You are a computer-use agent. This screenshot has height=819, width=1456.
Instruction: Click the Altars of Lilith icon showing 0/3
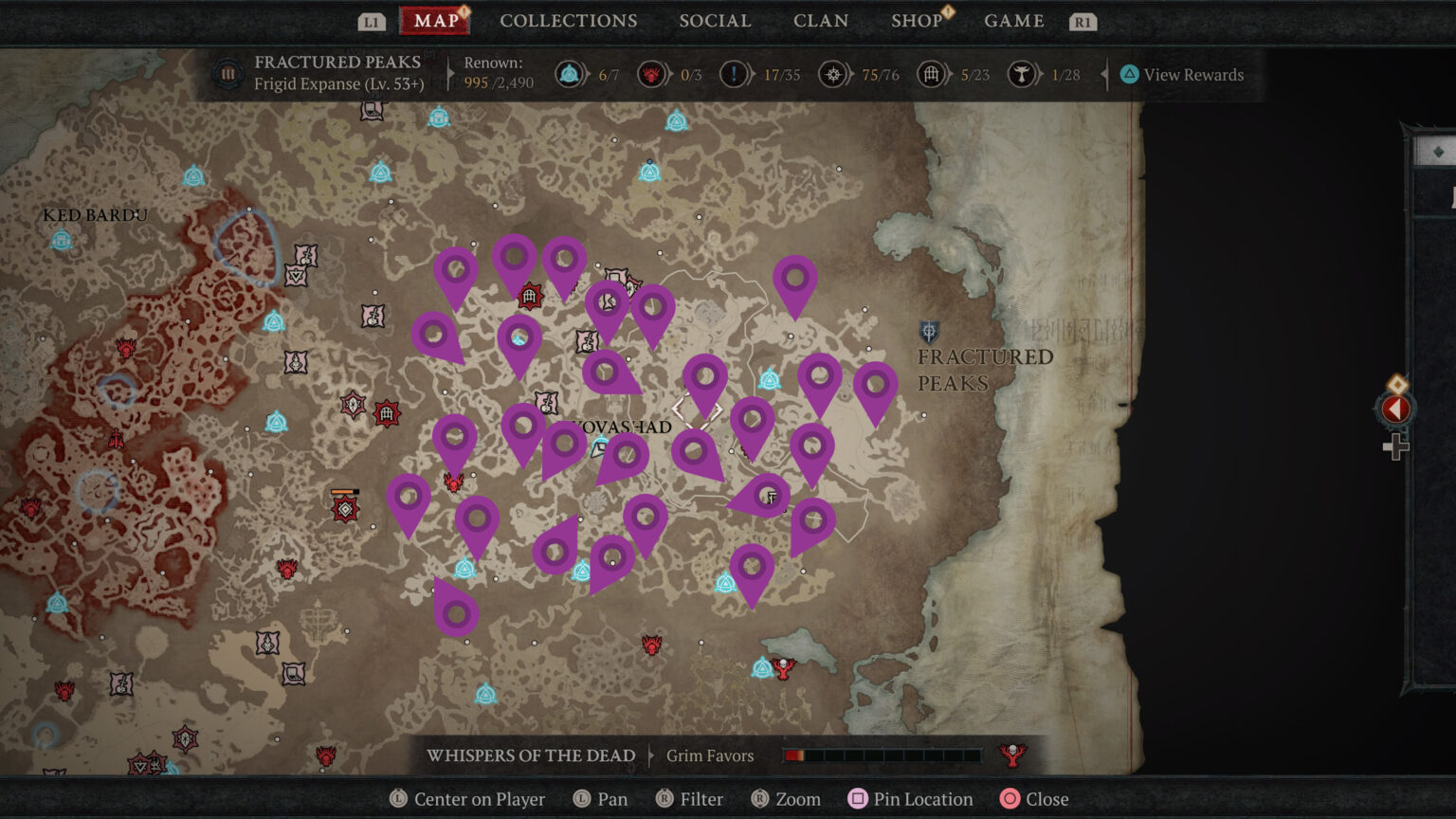pos(651,74)
